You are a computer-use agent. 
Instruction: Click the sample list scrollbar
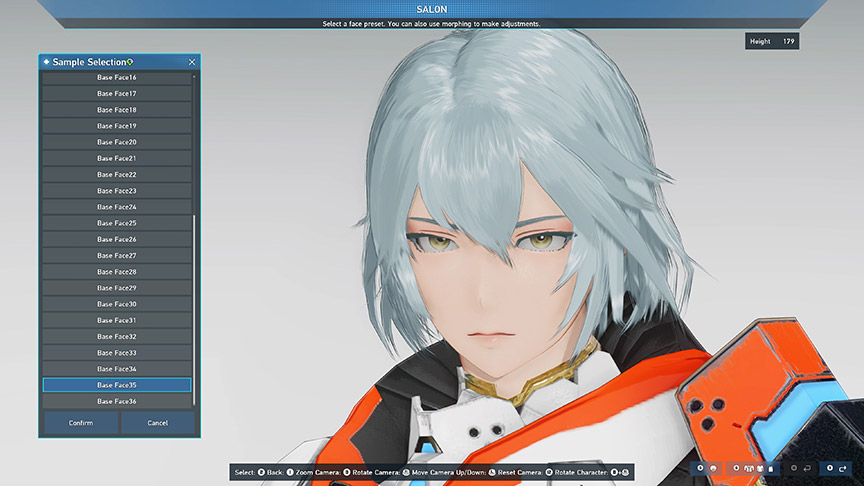pyautogui.click(x=194, y=300)
